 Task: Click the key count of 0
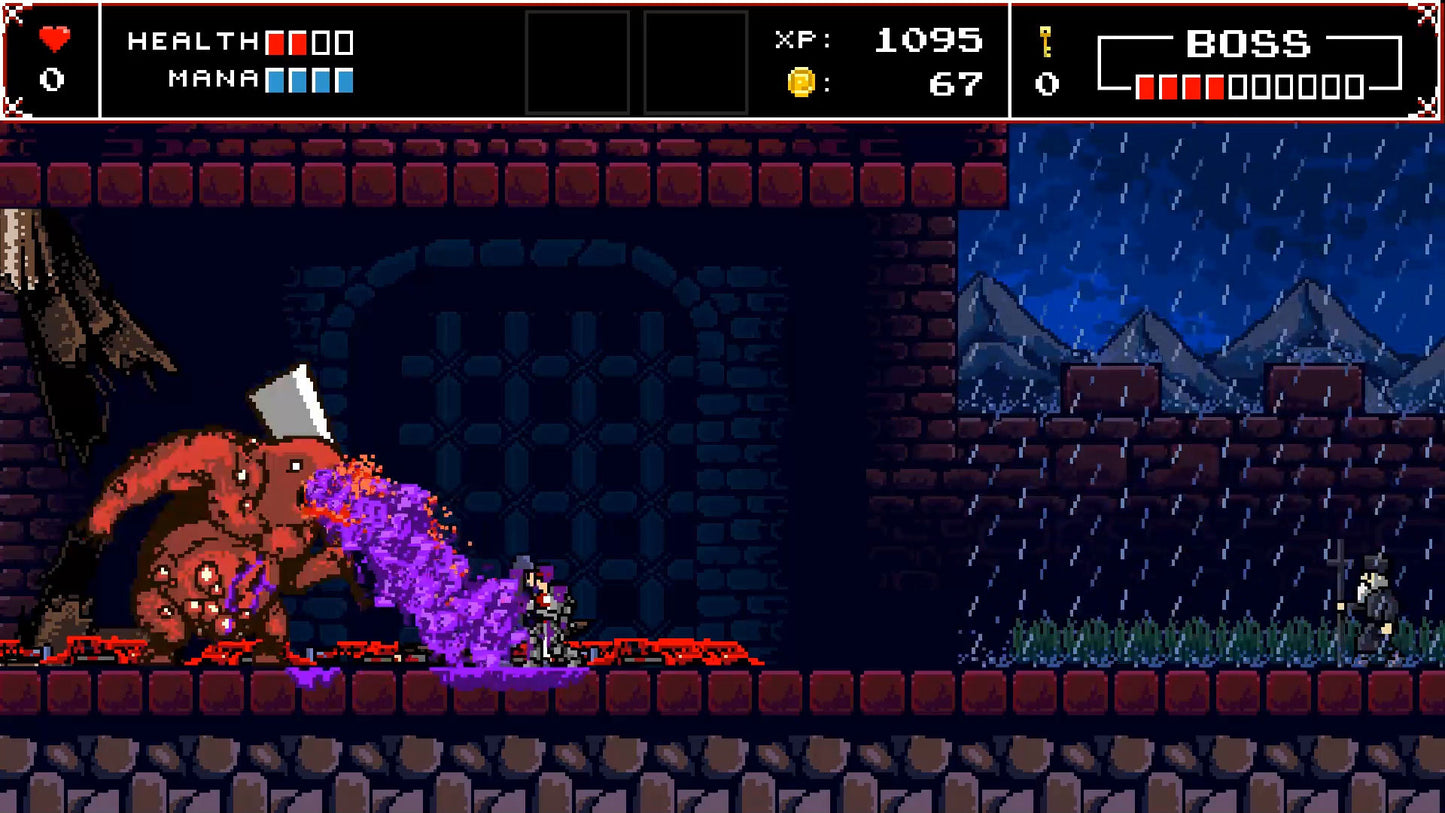[x=1047, y=84]
